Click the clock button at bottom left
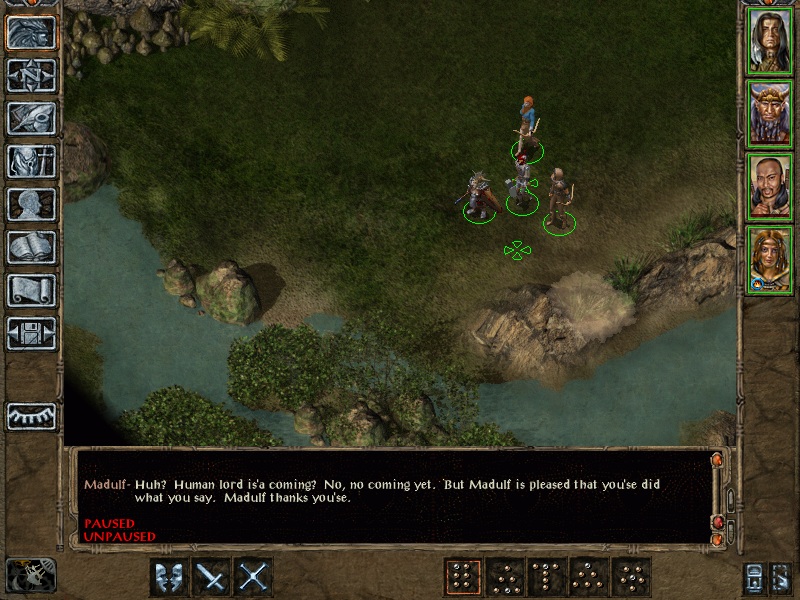 pyautogui.click(x=30, y=575)
